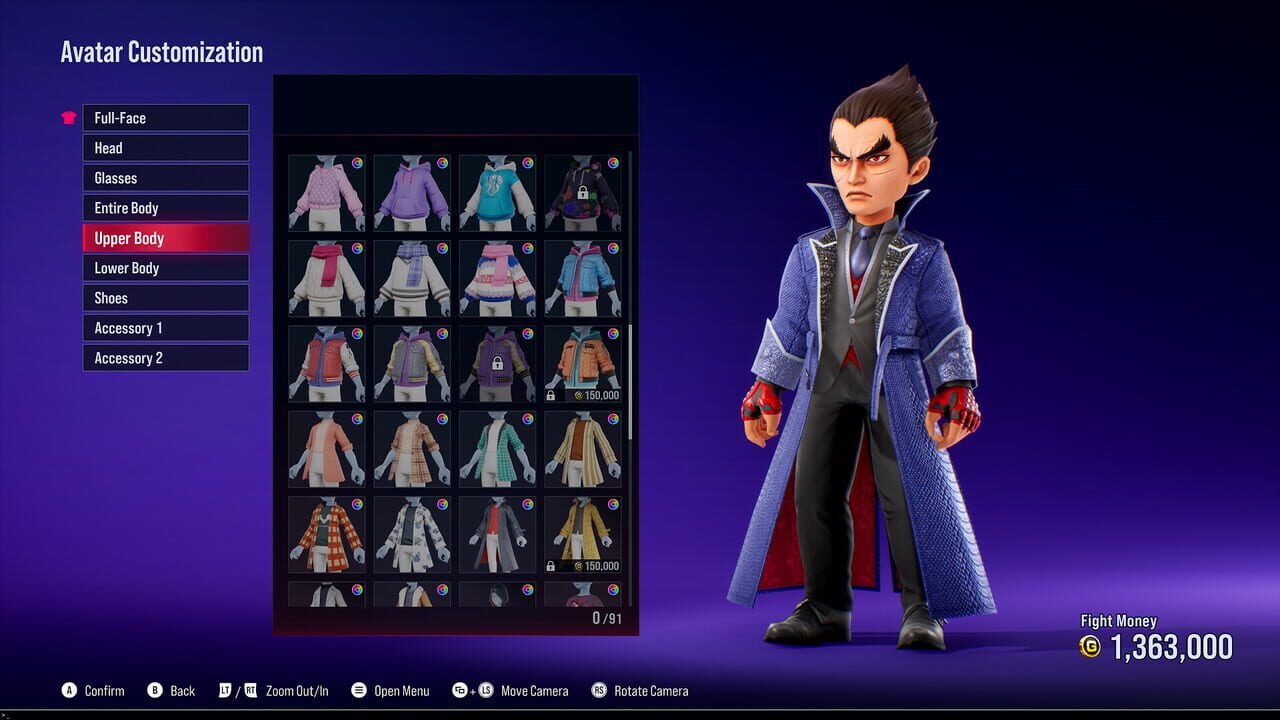Screen dimensions: 1280x720
Task: Select the blue denim jacket with pink hood
Action: tap(584, 277)
